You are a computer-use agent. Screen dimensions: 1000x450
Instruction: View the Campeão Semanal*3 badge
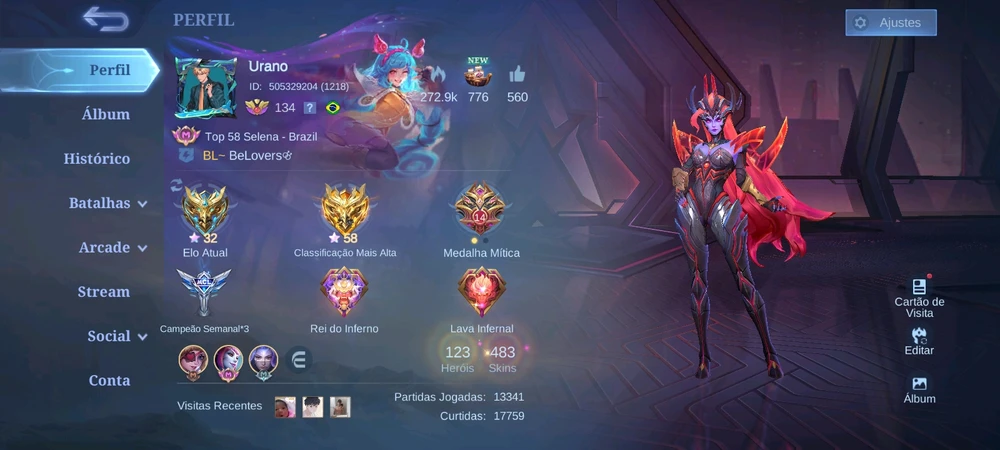[x=204, y=293]
